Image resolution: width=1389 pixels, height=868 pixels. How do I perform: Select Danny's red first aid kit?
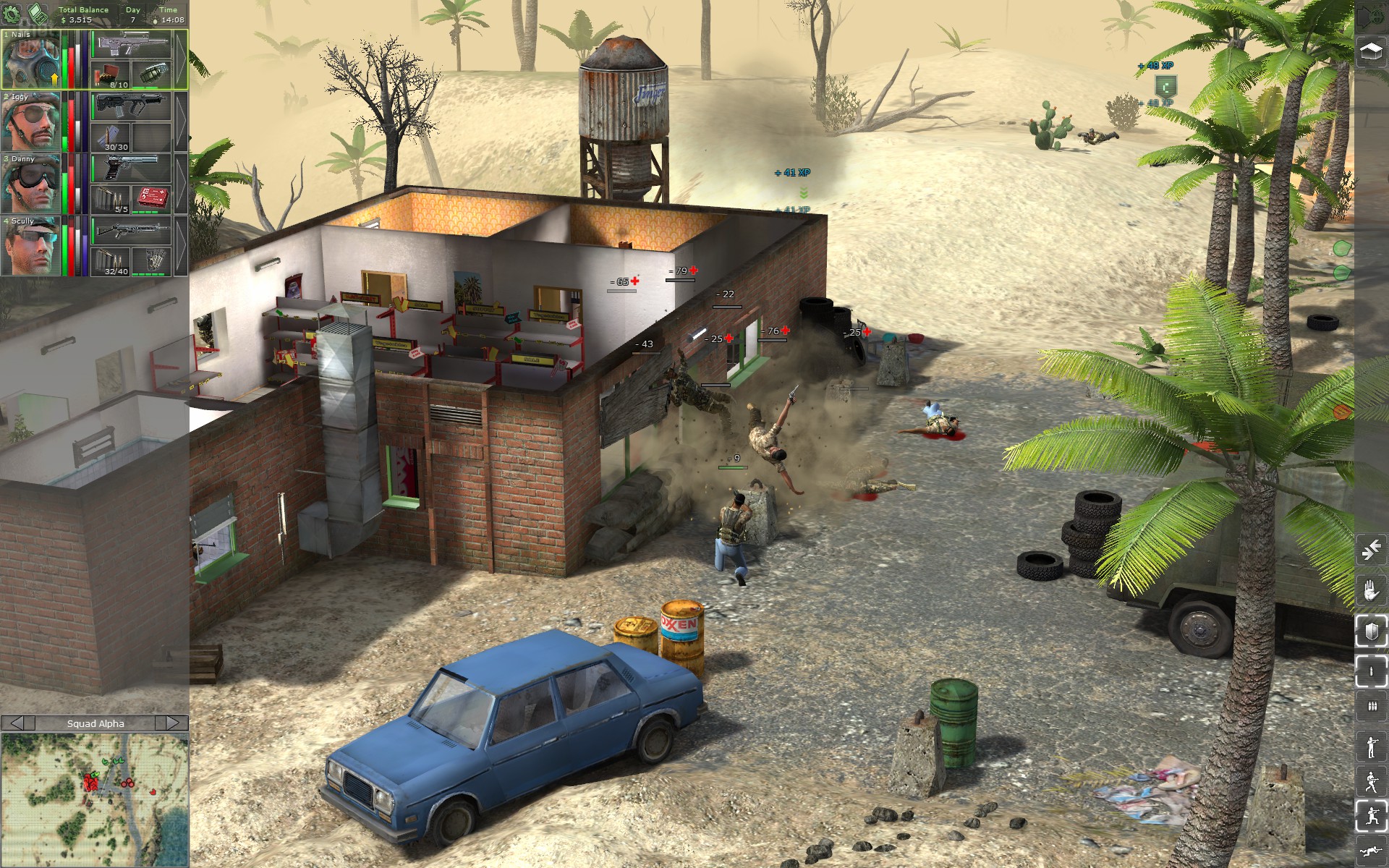(x=152, y=200)
